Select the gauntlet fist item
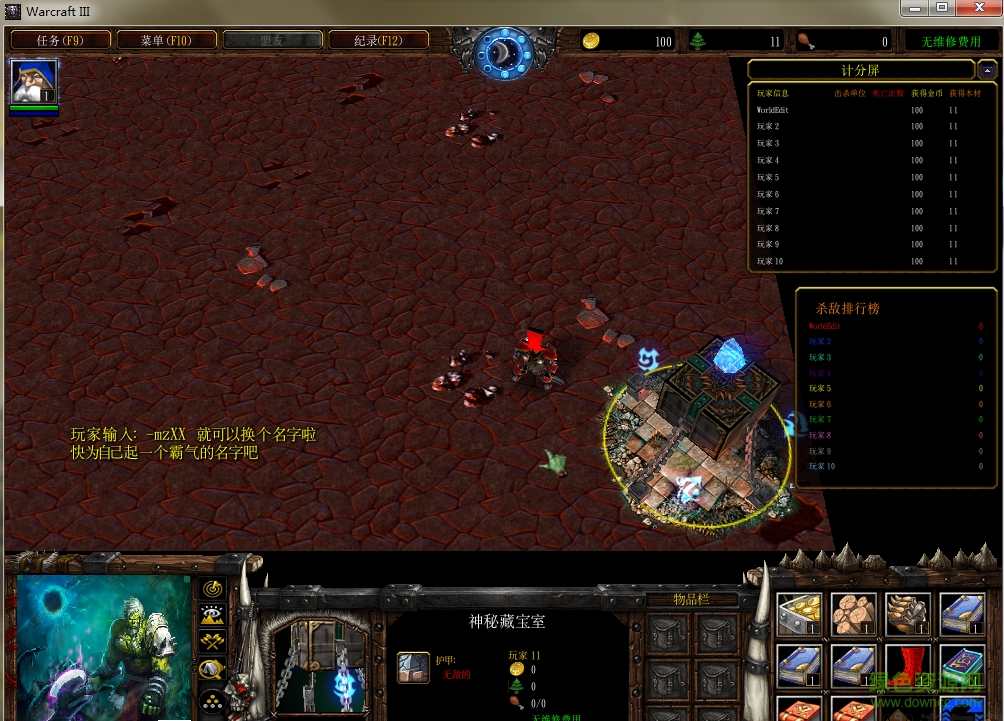Screen dimensions: 1004x721 coord(907,614)
